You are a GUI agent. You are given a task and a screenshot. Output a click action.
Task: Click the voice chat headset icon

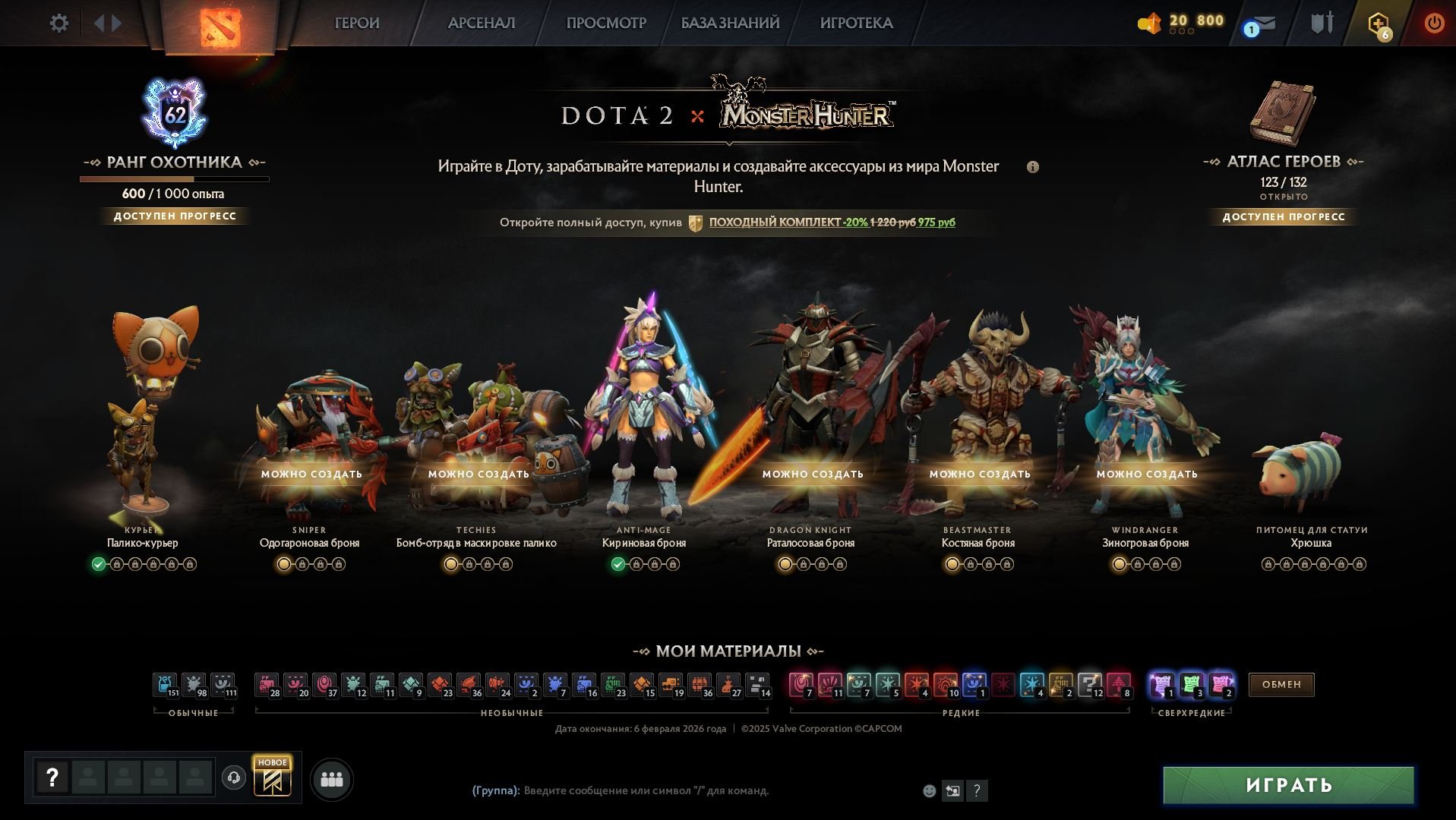[x=232, y=777]
